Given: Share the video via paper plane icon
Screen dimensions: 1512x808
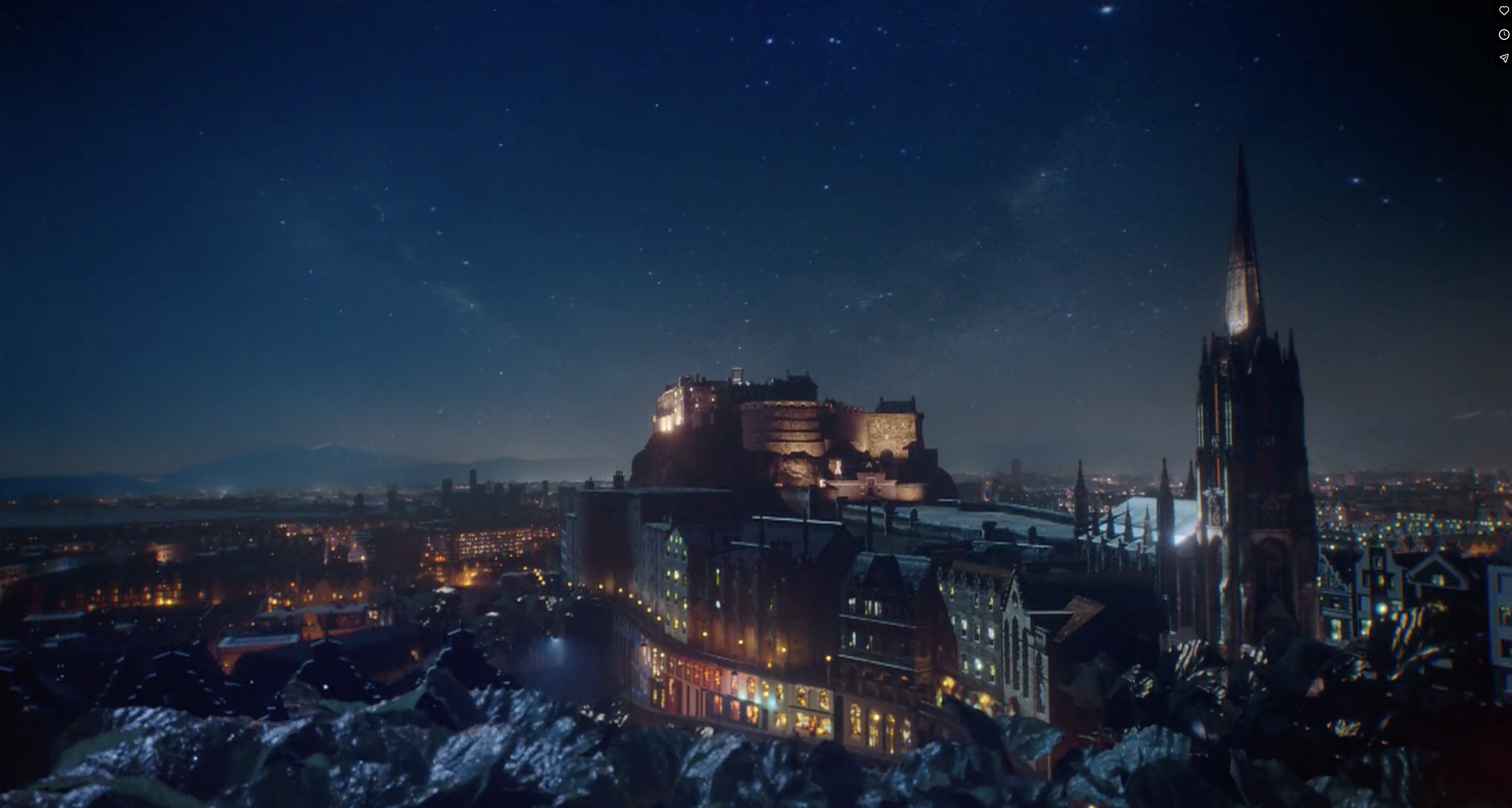Looking at the screenshot, I should coord(1504,58).
